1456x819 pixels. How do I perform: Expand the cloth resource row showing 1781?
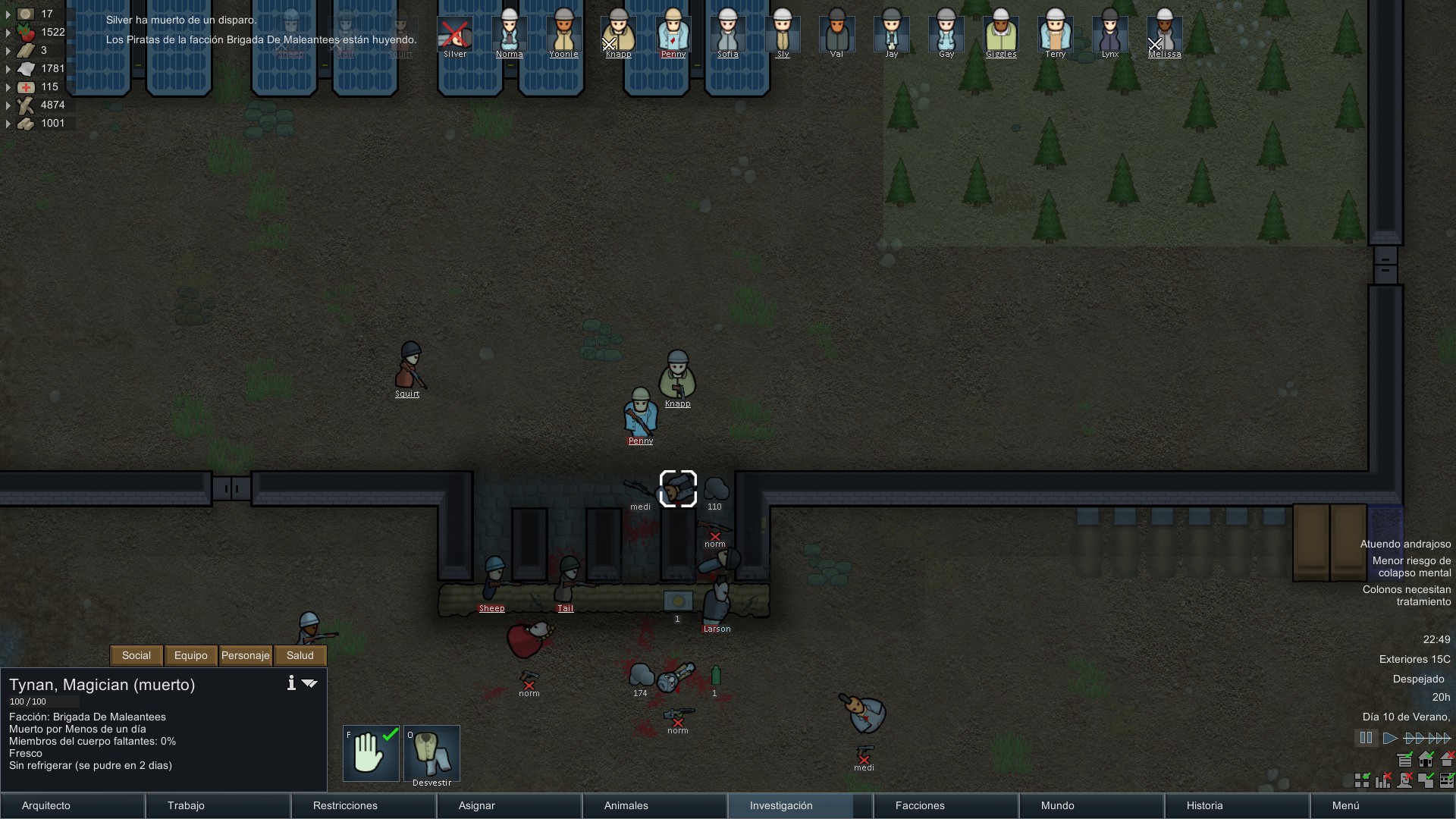coord(8,68)
